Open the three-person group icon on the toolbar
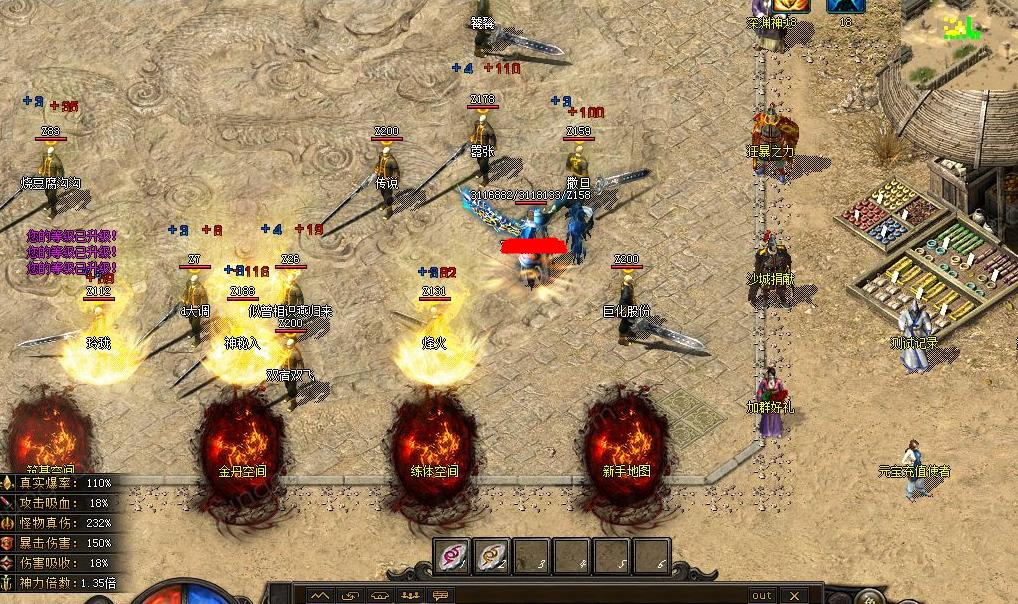Screen dimensions: 1018x604 point(410,595)
